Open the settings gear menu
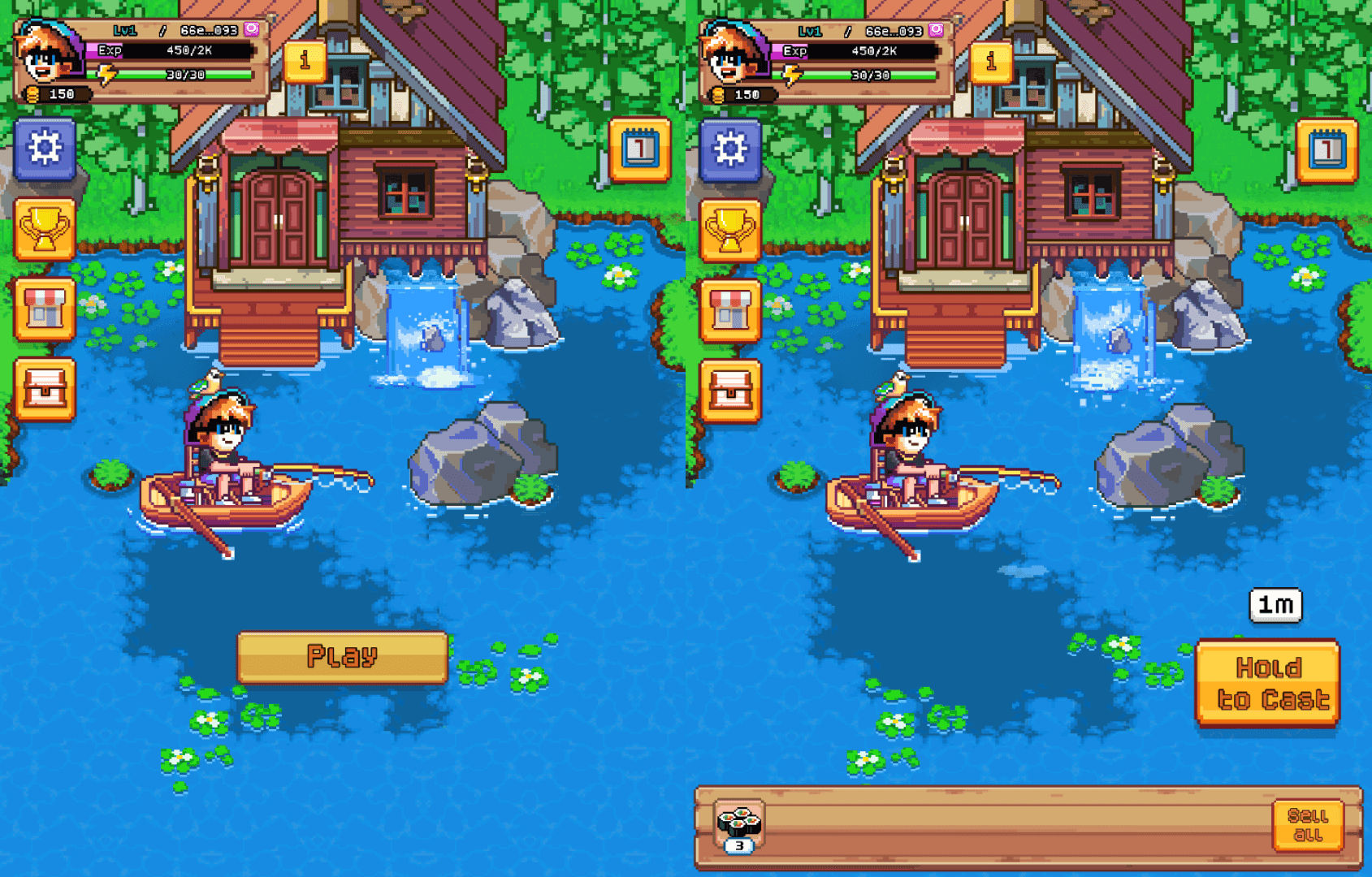 click(46, 149)
